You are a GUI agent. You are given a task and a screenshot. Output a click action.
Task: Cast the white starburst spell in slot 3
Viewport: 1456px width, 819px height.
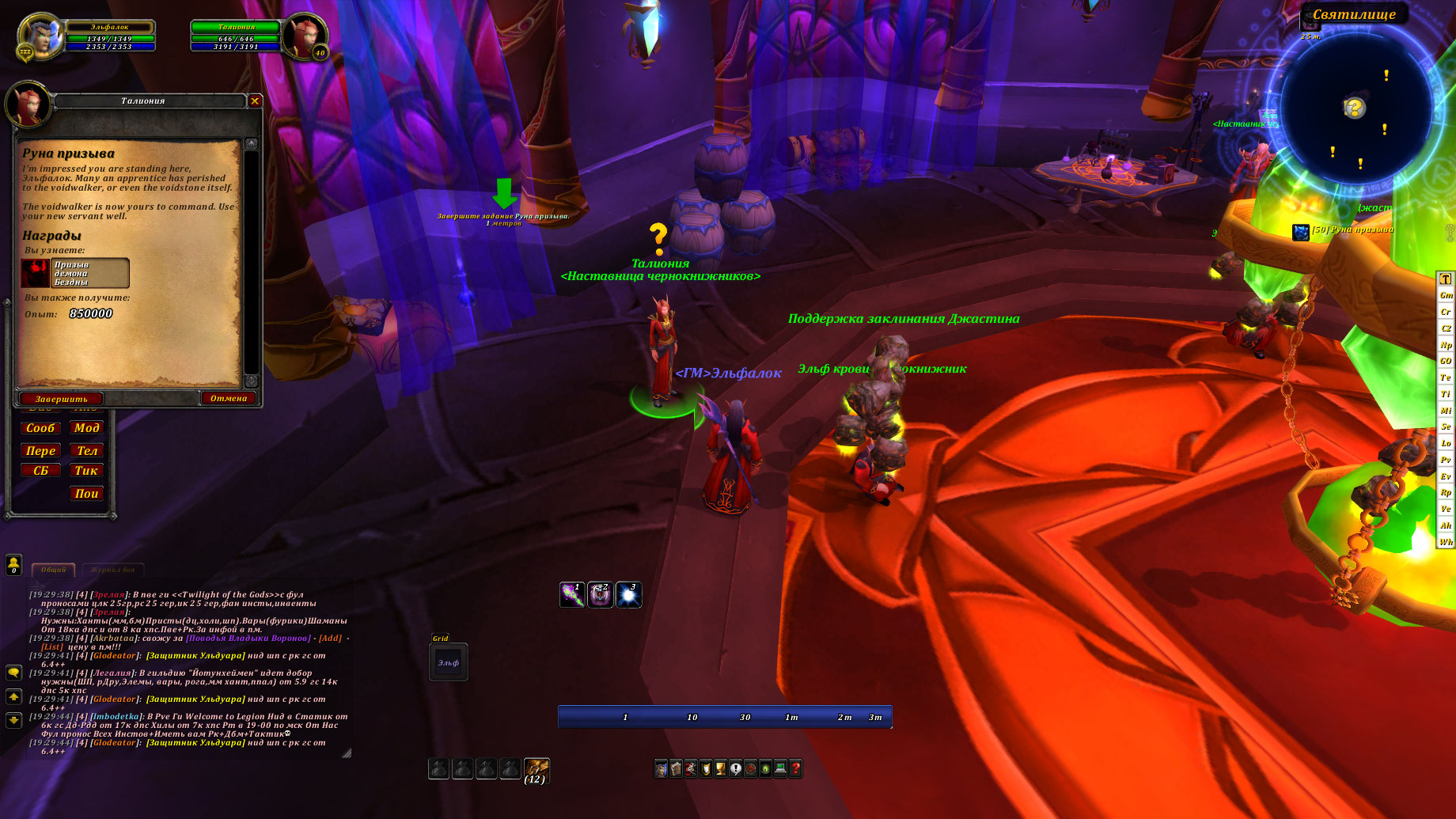[628, 595]
